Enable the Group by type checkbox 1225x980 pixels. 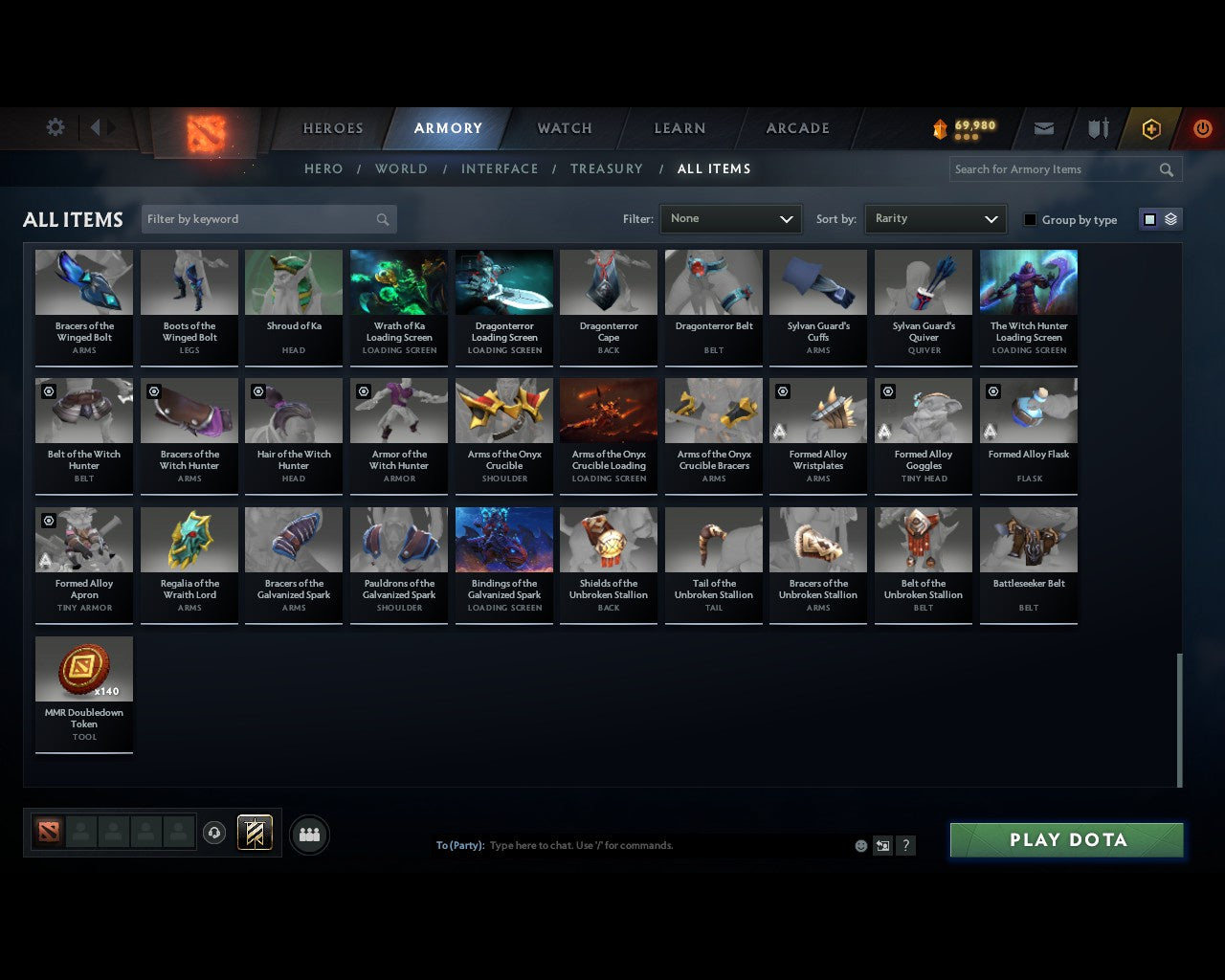point(1030,219)
